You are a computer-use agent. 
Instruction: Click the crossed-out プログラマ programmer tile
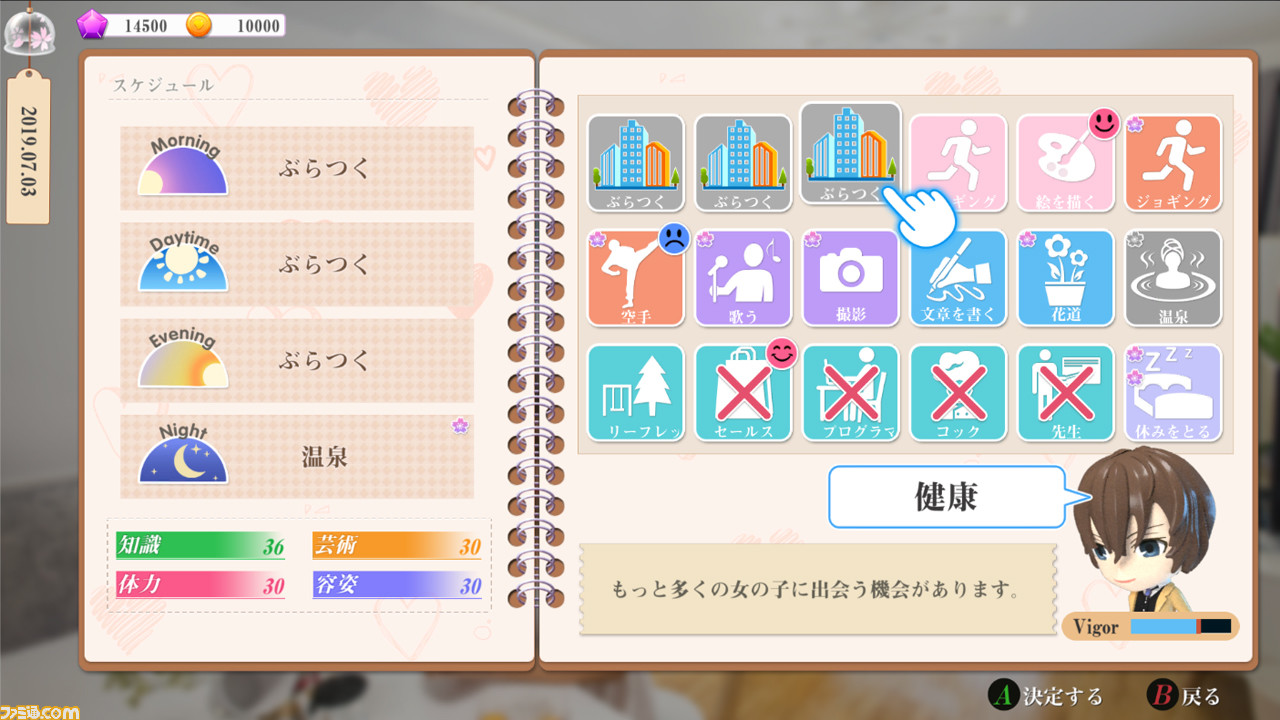pos(850,392)
